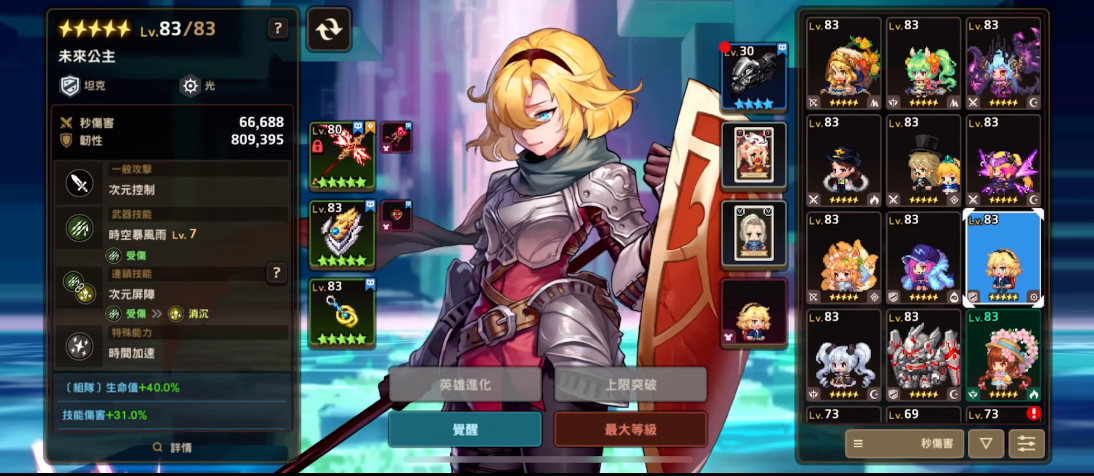Open the chain skill help question mark

click(x=276, y=272)
